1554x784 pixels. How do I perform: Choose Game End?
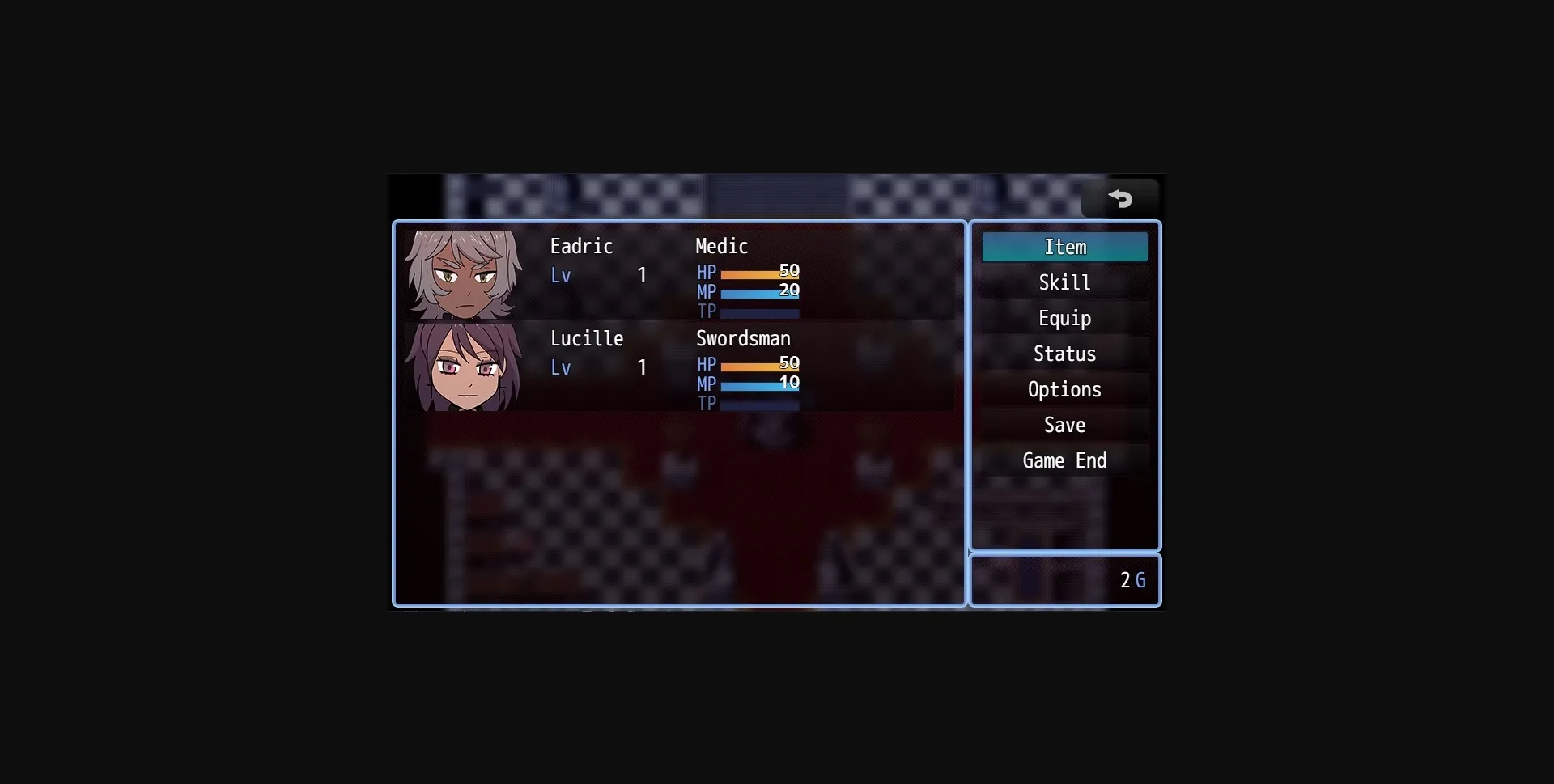pyautogui.click(x=1064, y=460)
